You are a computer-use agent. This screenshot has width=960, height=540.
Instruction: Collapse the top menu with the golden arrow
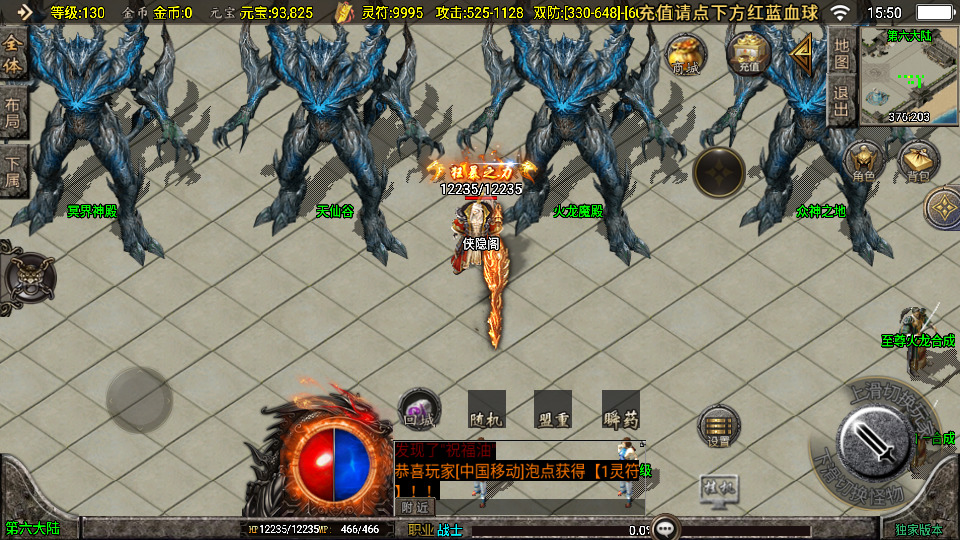click(x=802, y=54)
